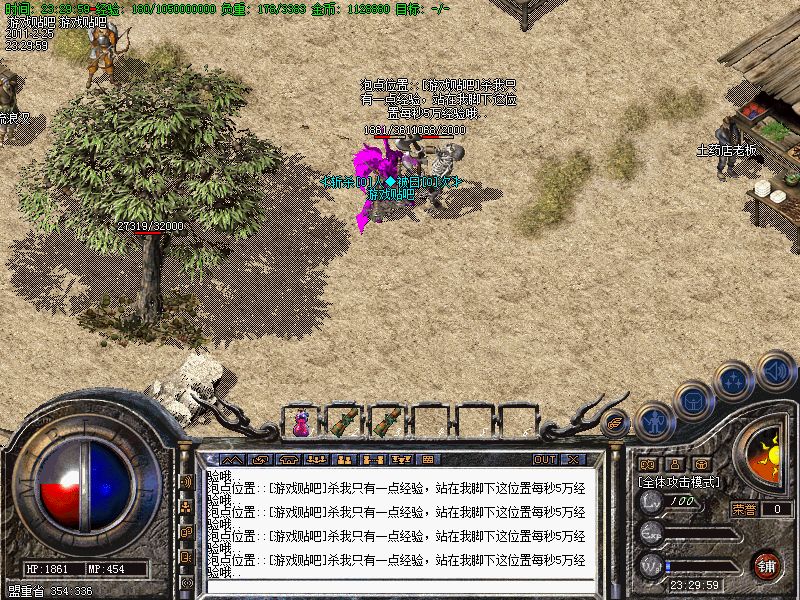Viewport: 800px width, 600px height.
Task: Click the telephone icon on chat toolbar
Action: coord(290,460)
